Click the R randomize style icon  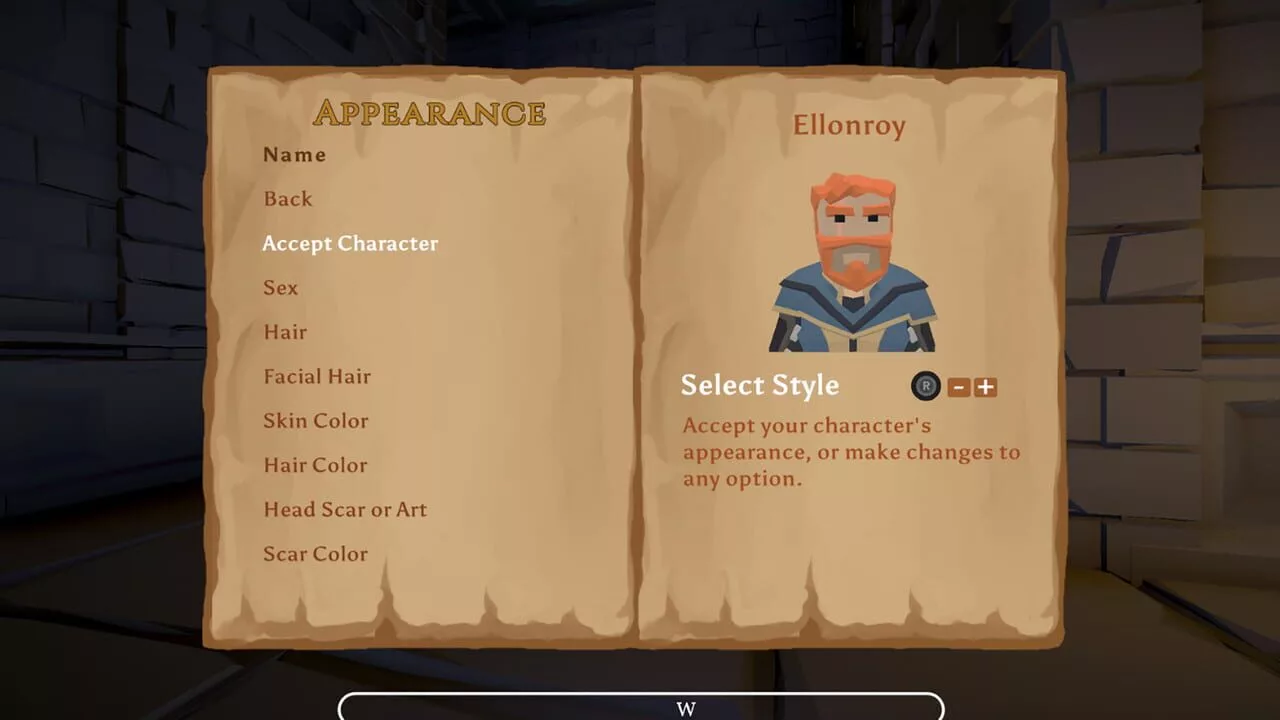(x=925, y=386)
